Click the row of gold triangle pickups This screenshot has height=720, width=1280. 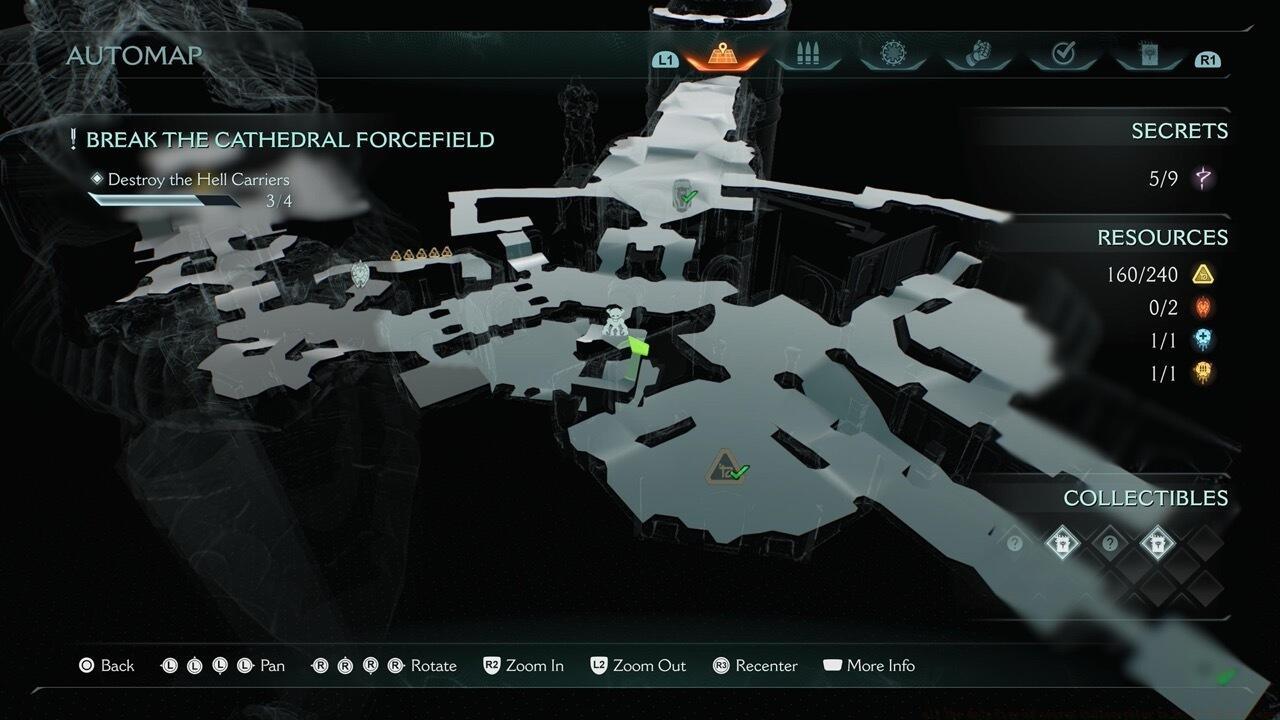[421, 254]
